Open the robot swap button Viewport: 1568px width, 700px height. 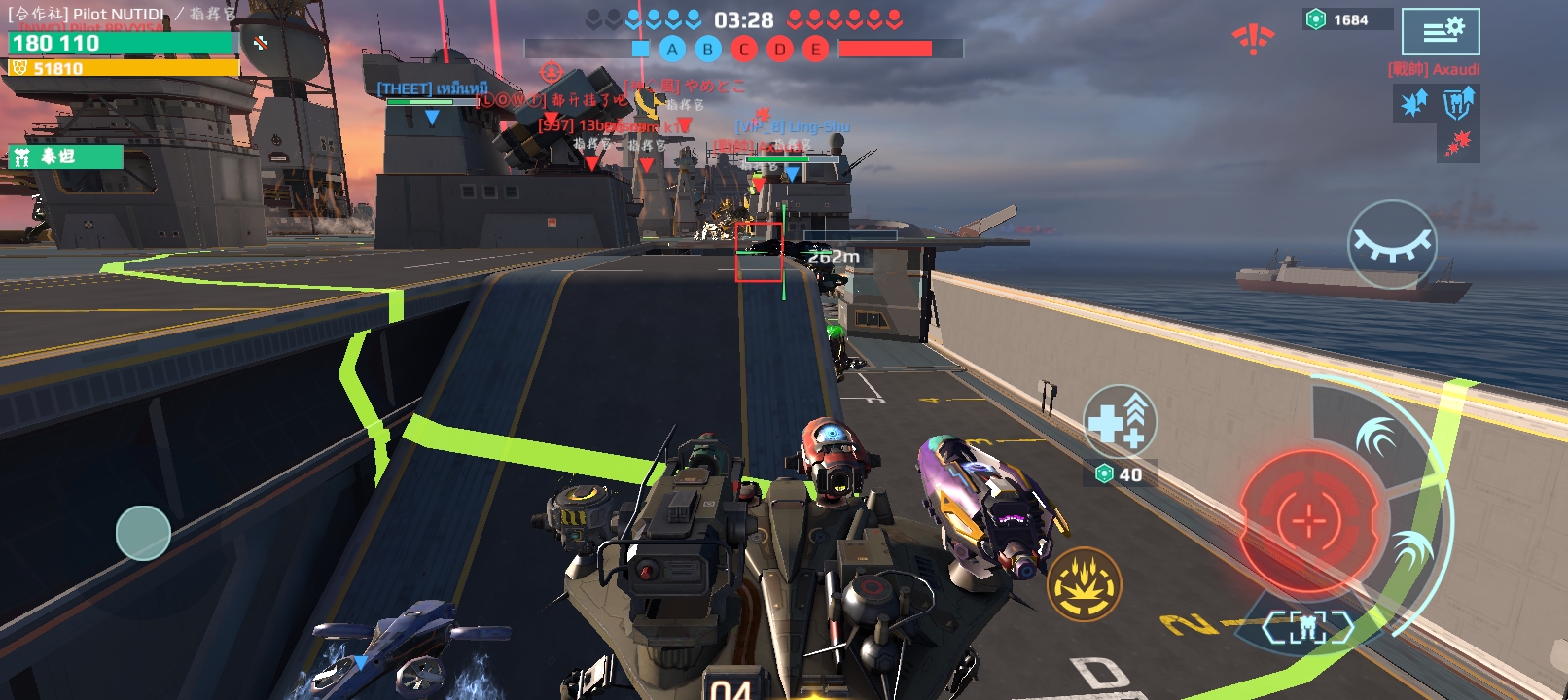tap(1307, 628)
